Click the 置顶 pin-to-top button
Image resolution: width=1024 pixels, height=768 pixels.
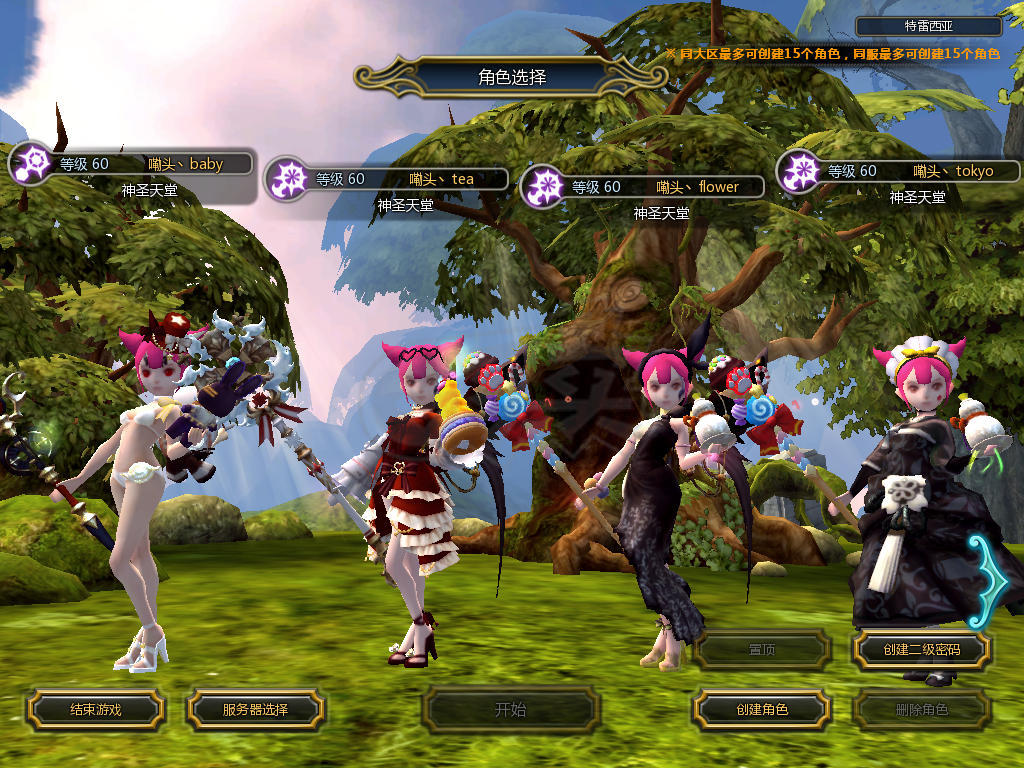[x=761, y=650]
